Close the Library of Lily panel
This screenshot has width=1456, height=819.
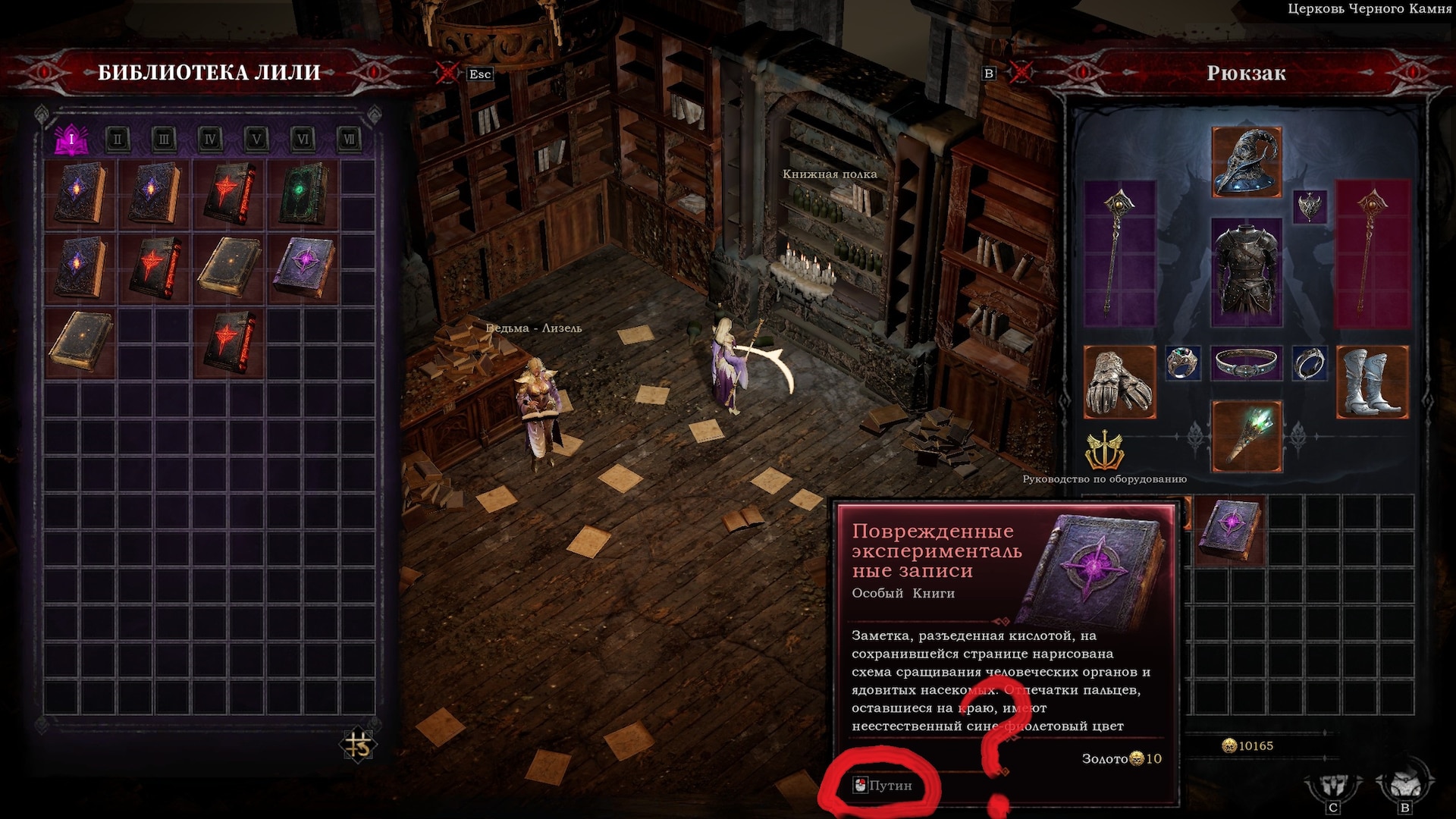point(447,73)
